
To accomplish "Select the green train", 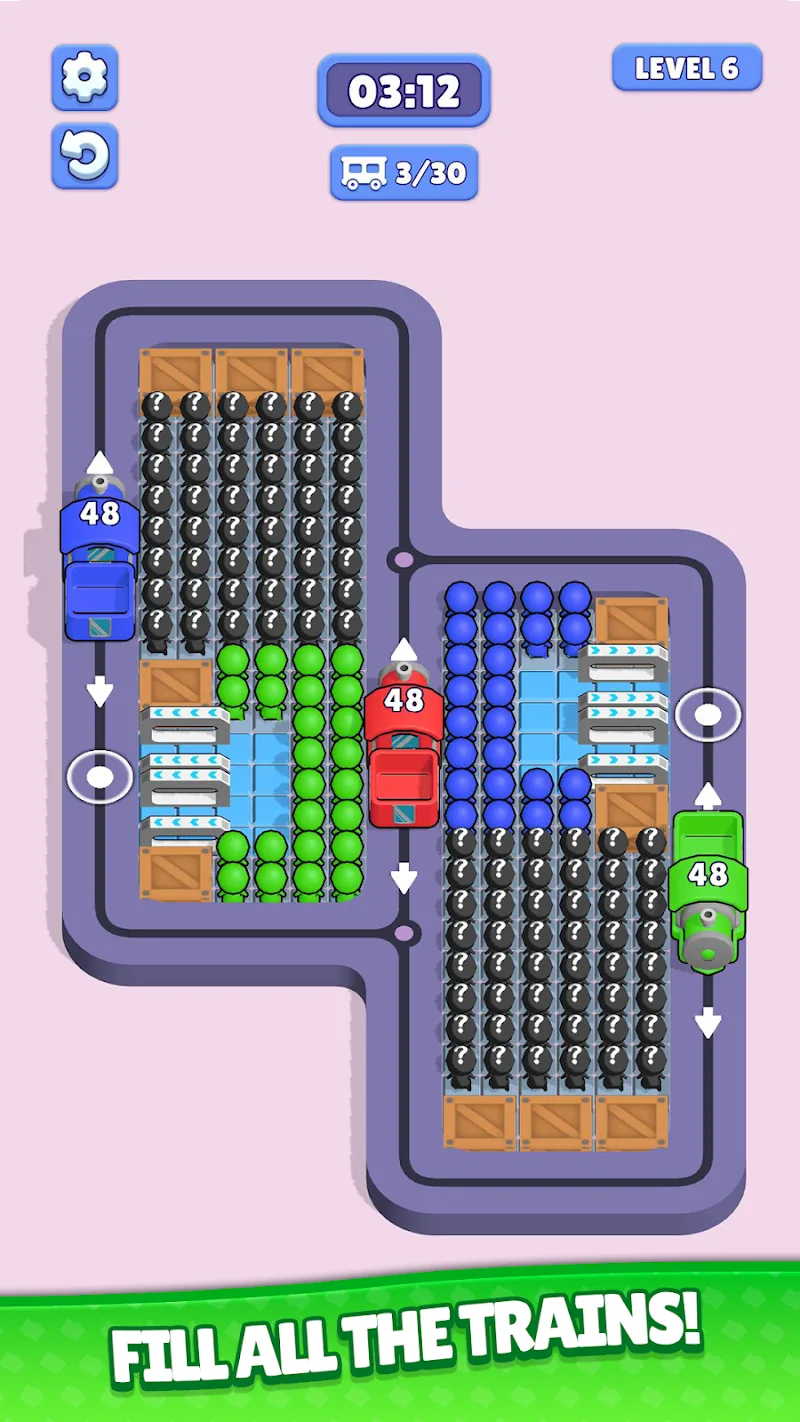I will (708, 885).
